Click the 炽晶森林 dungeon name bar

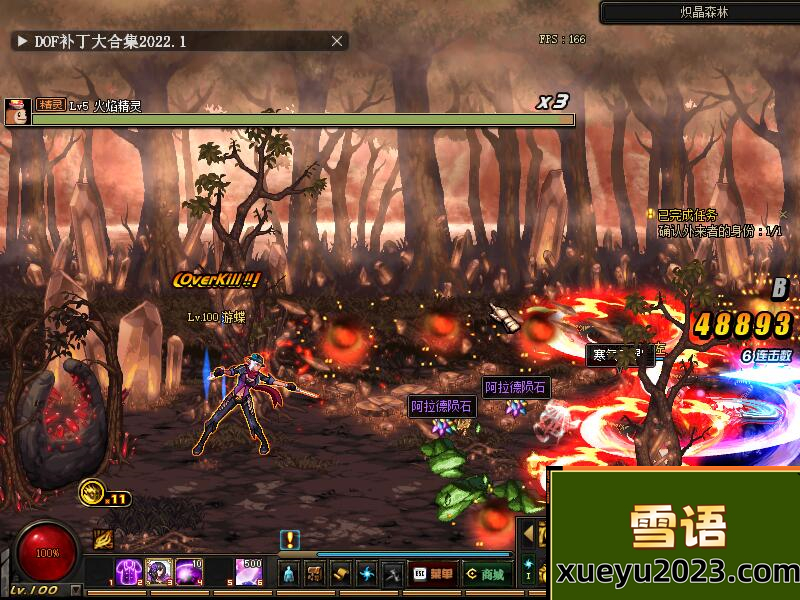(699, 13)
